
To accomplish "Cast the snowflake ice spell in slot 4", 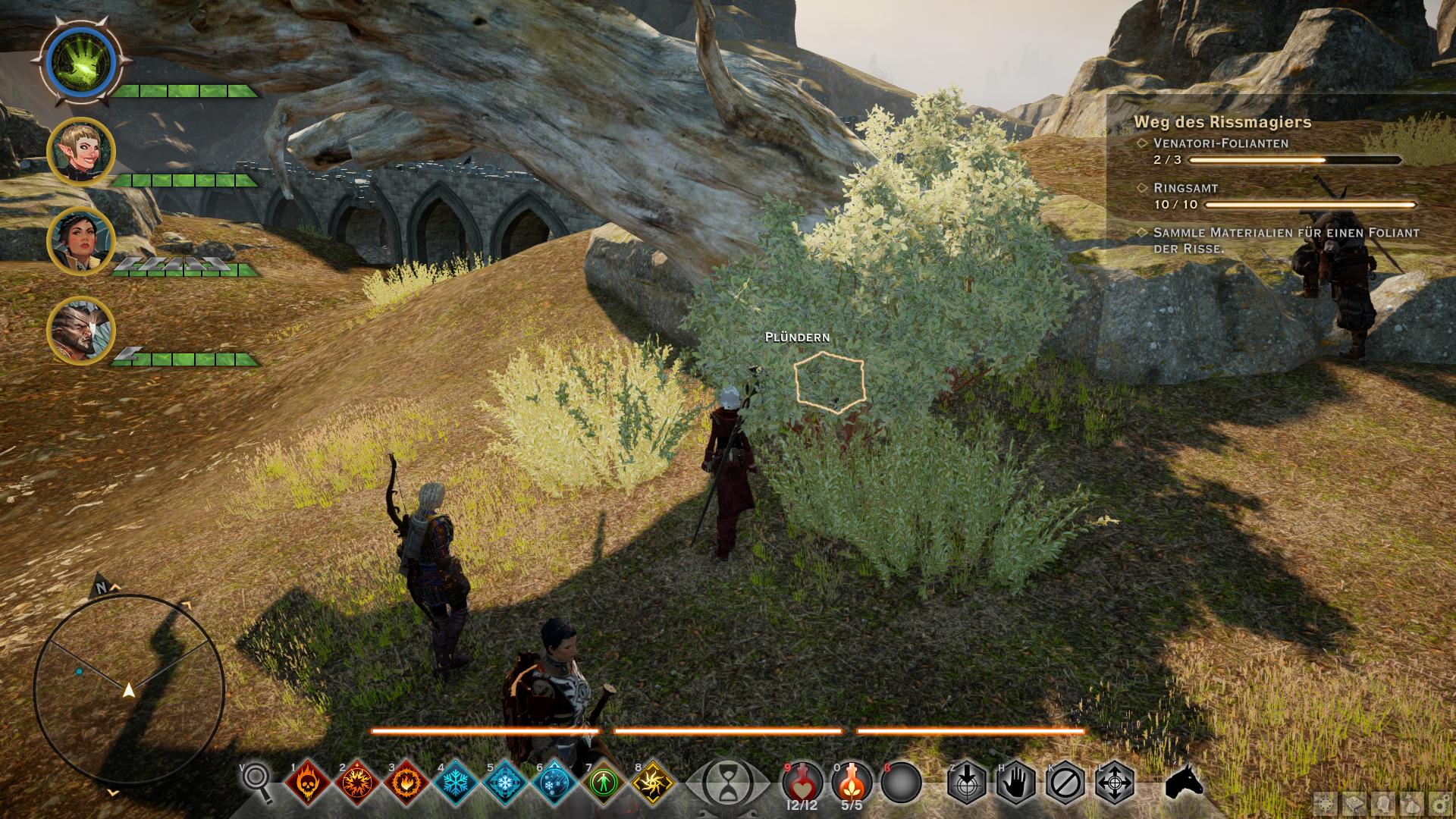I will (x=456, y=782).
